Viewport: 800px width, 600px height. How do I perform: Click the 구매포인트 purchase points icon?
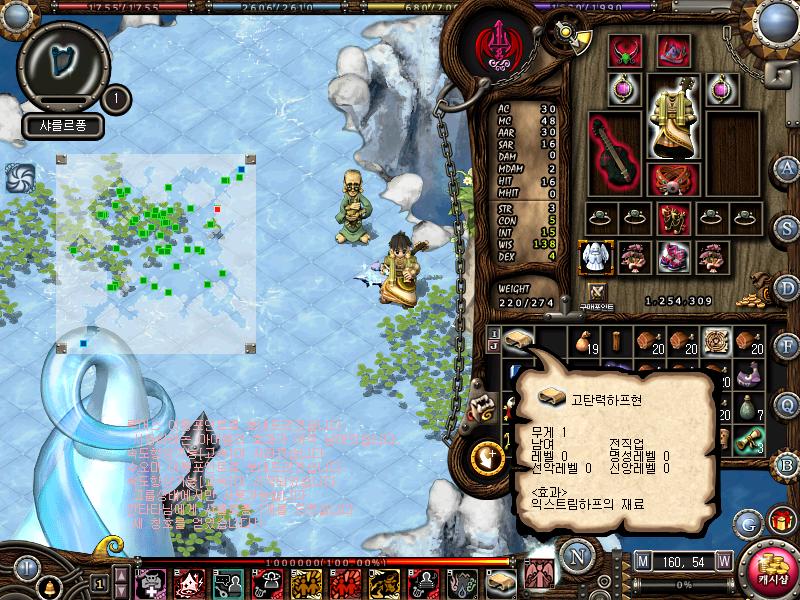pos(598,294)
